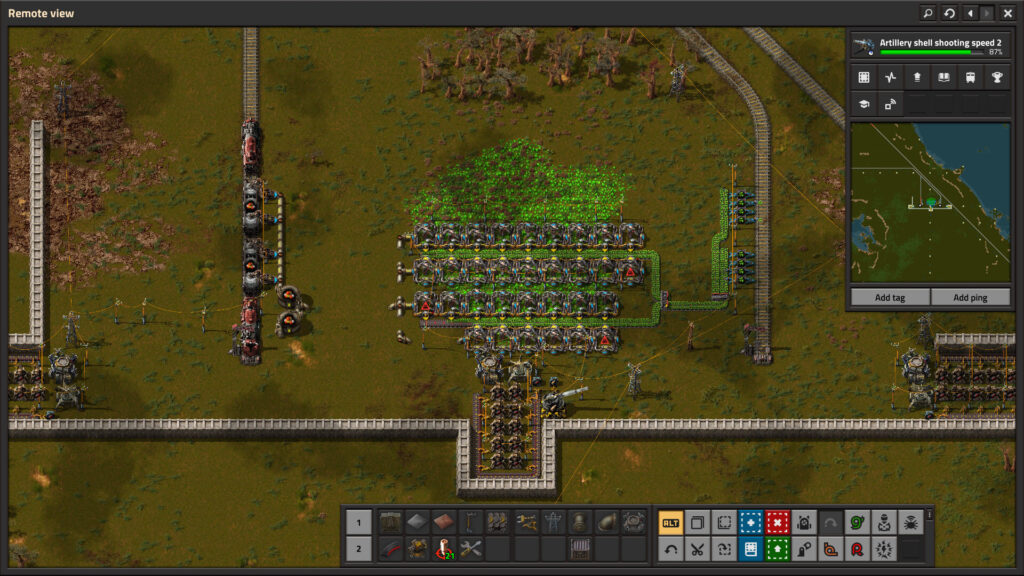Open the trains overview icon
Viewport: 1024px width, 576px height.
[x=970, y=77]
